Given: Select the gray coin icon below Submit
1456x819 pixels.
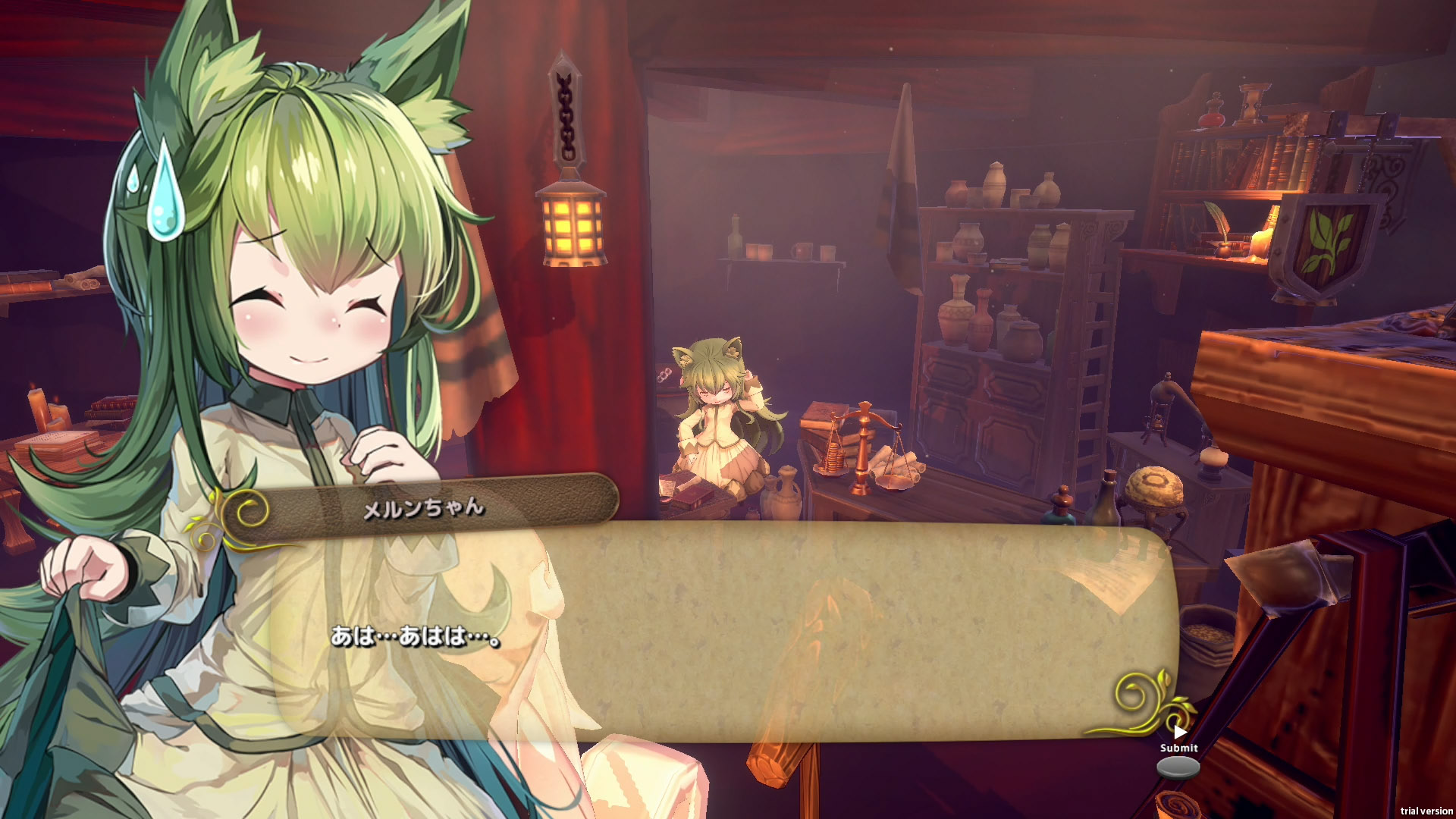Looking at the screenshot, I should (1178, 767).
